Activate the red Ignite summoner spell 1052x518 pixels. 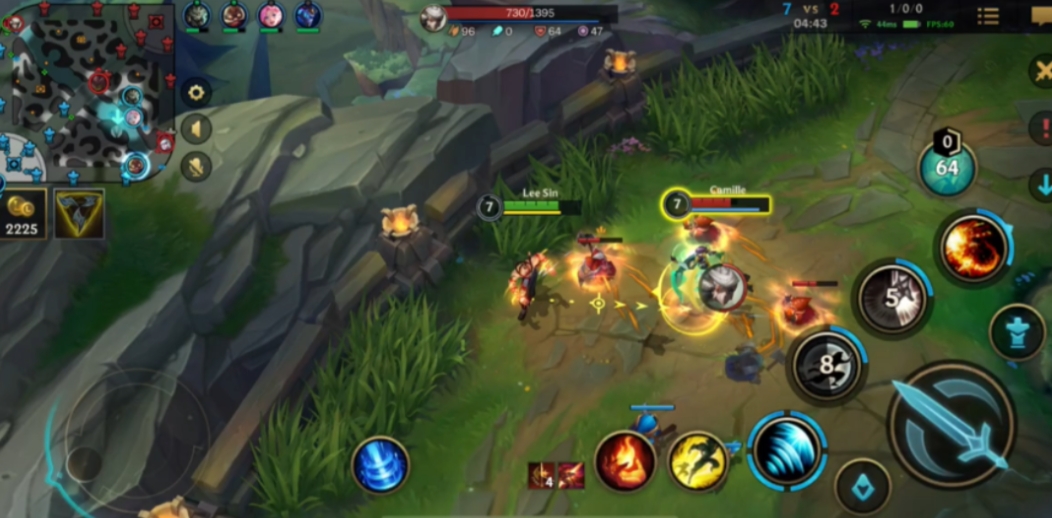625,461
